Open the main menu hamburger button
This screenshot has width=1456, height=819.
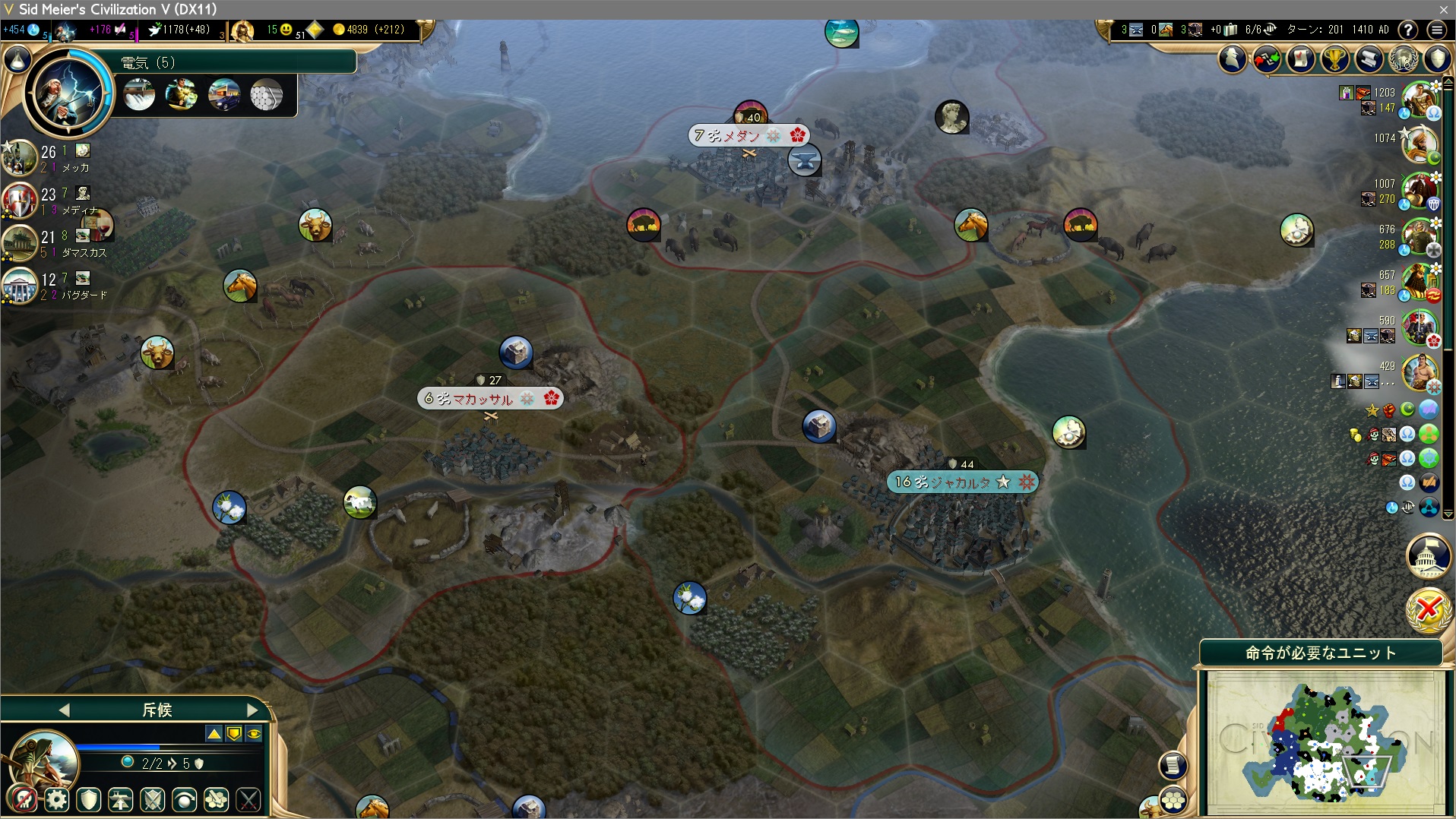coord(1436,30)
